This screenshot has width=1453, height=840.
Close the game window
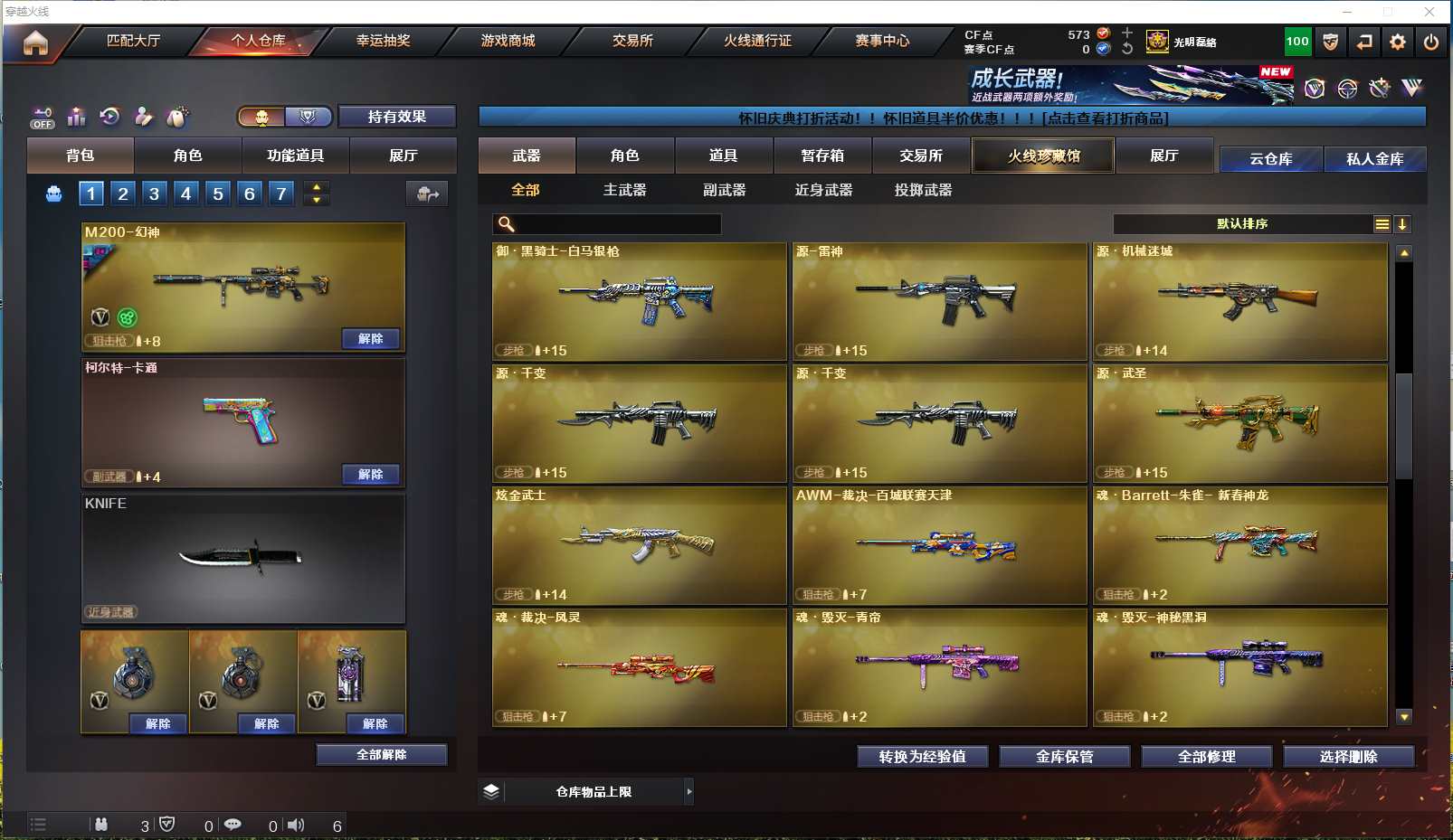point(1429,12)
